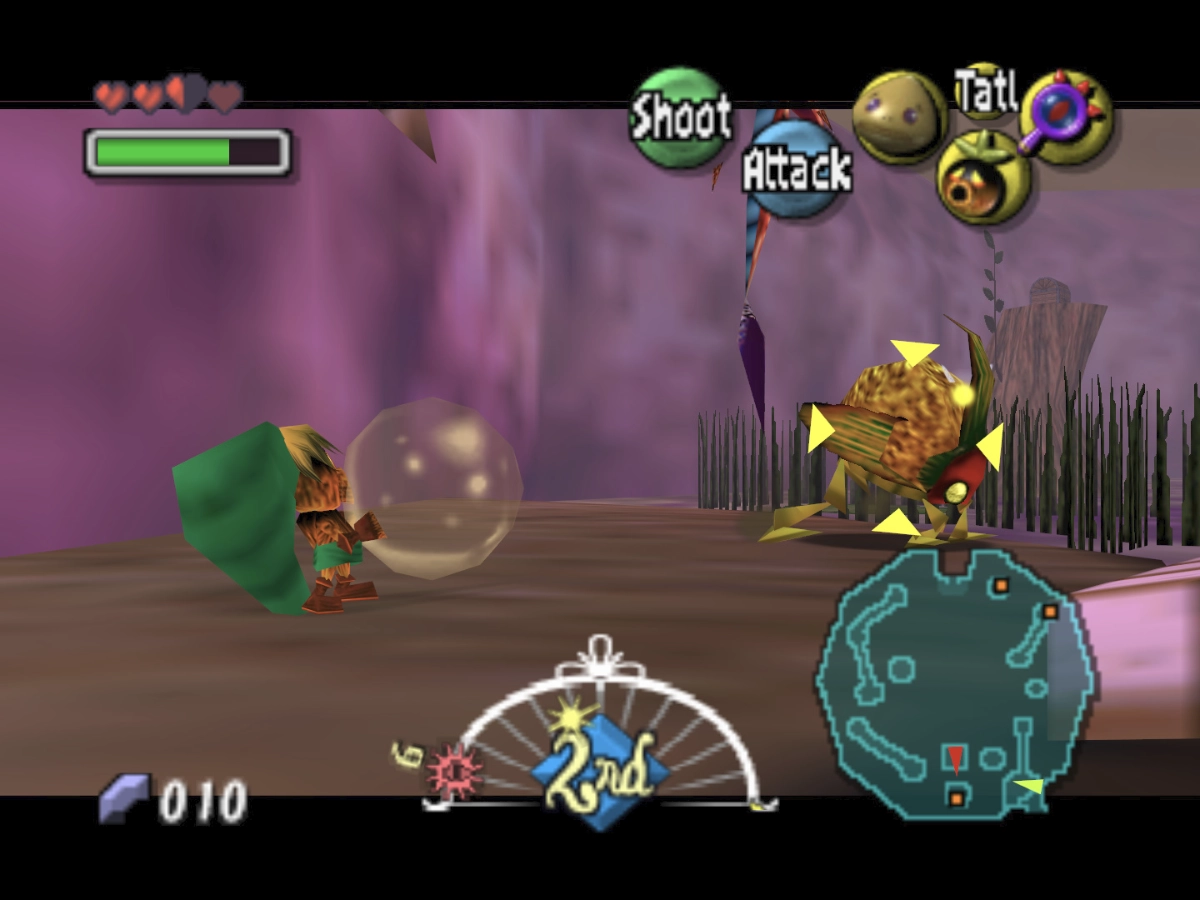Click the blue Attack action button

[x=795, y=170]
